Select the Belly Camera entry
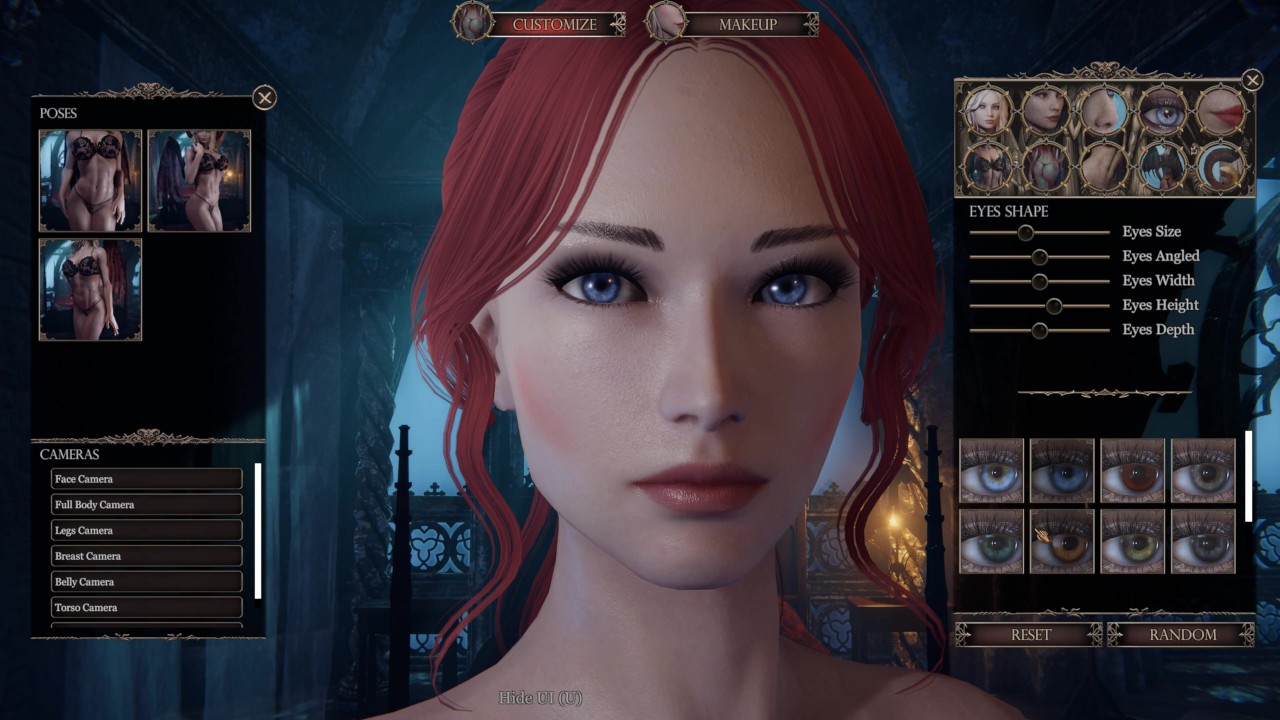This screenshot has width=1280, height=720. (x=146, y=582)
